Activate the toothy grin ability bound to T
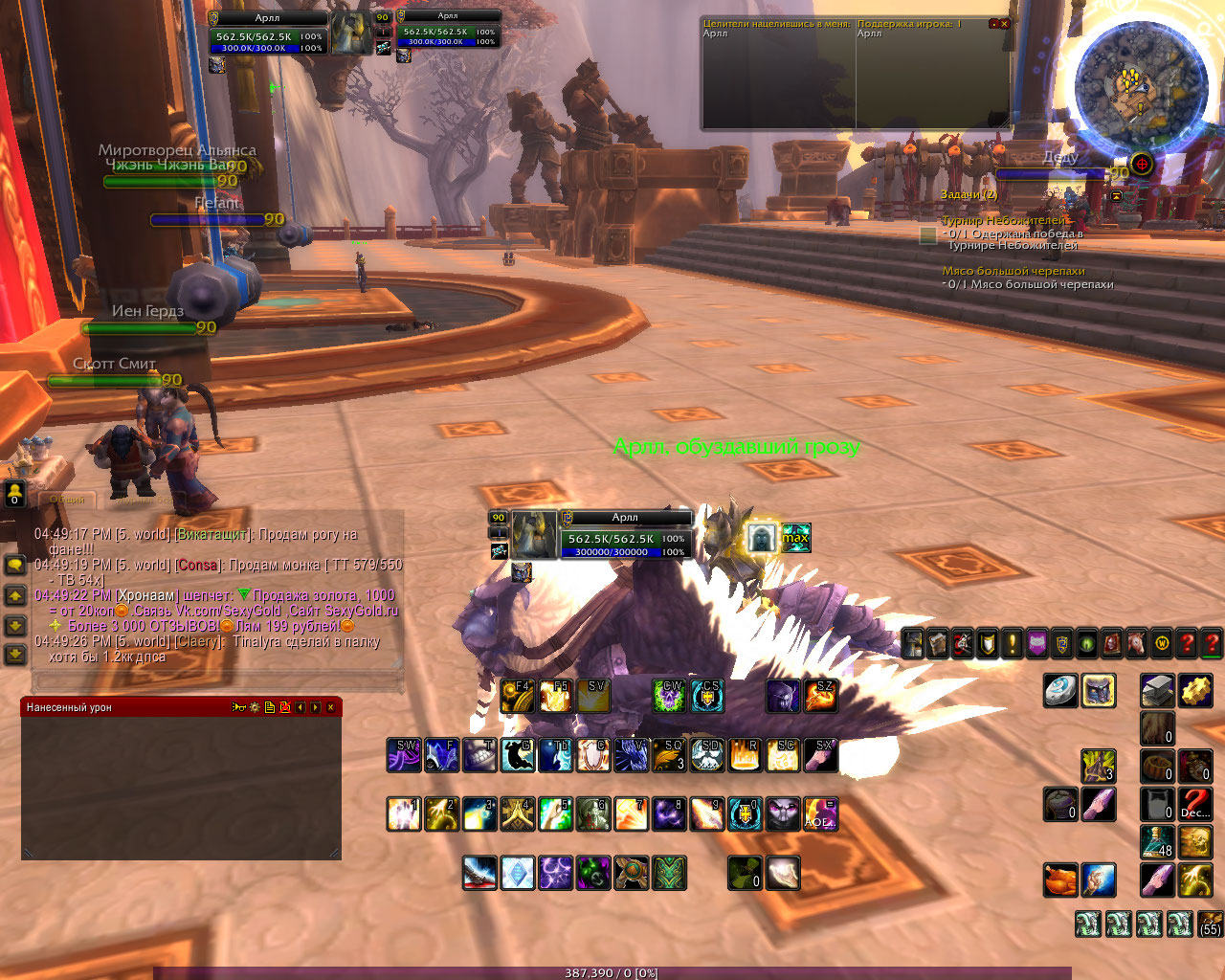This screenshot has width=1225, height=980. (479, 755)
